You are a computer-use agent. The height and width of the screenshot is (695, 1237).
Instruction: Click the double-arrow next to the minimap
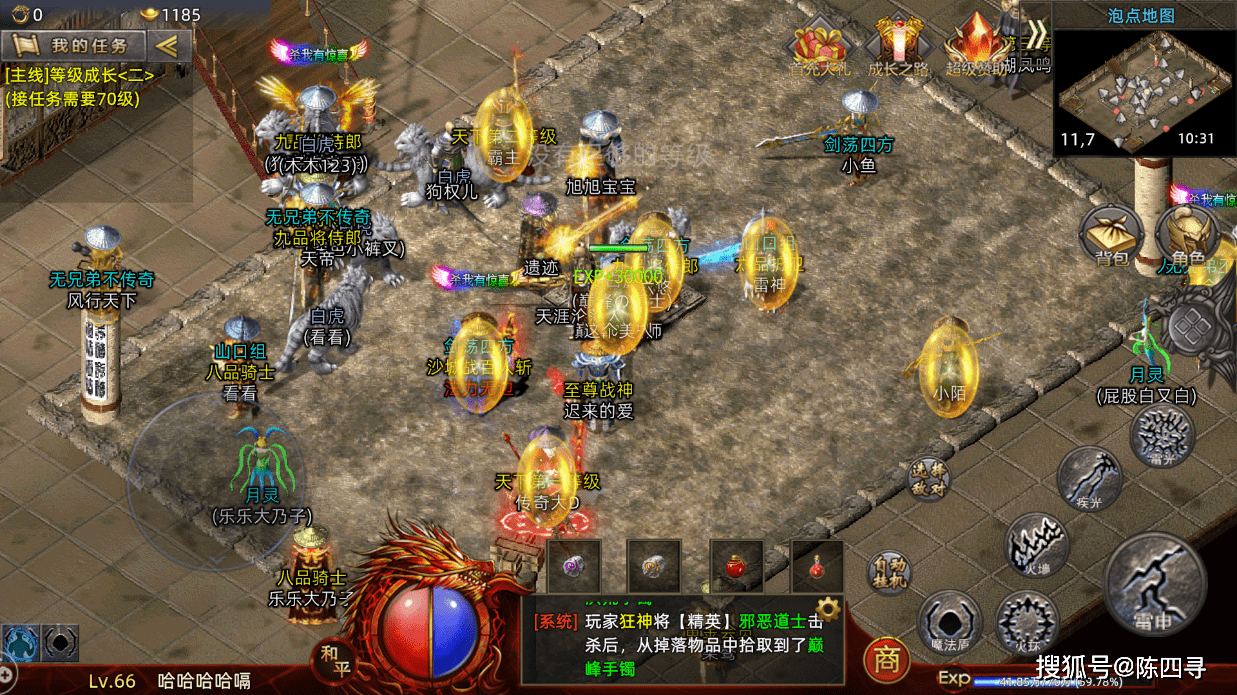click(1036, 34)
